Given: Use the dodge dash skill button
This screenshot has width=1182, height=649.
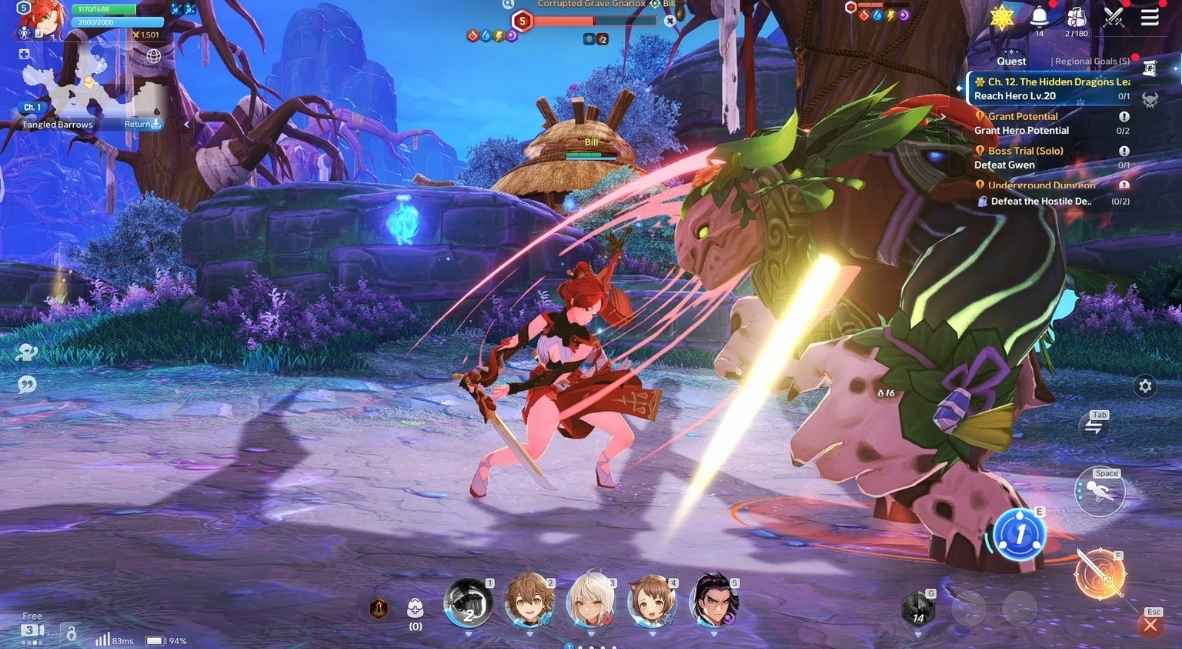Looking at the screenshot, I should [x=1100, y=492].
